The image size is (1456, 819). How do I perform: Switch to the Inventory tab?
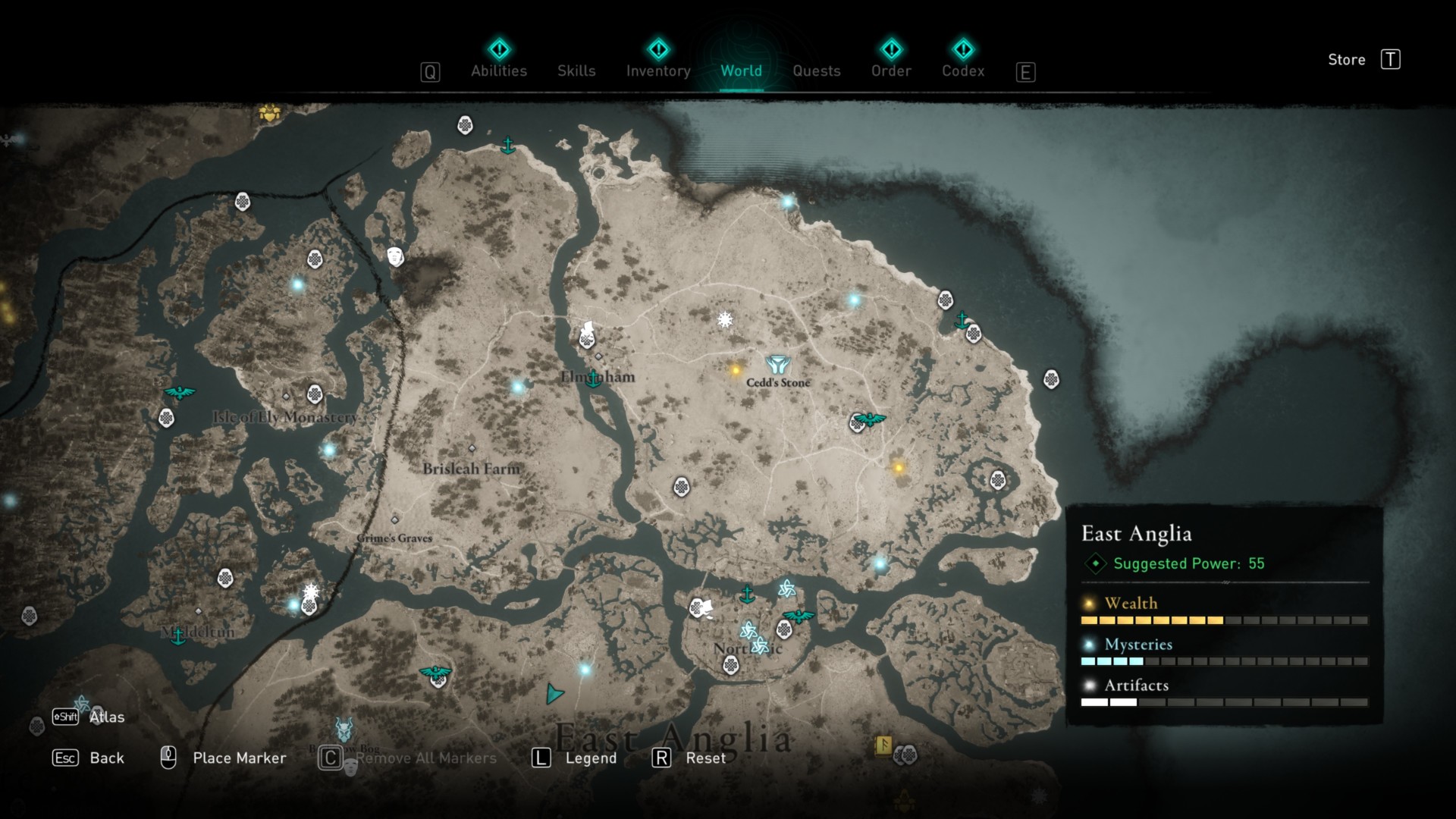[657, 71]
